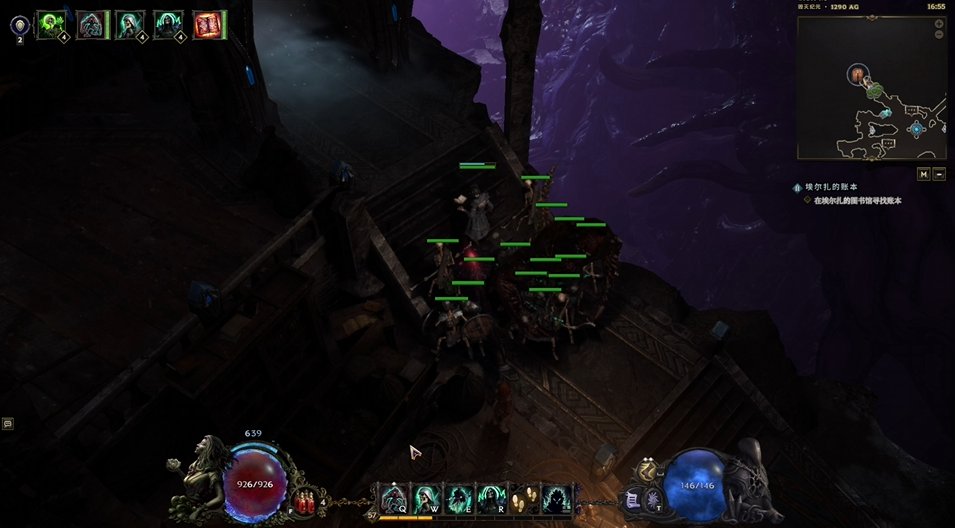
Task: Activate the Q skill on the hotbar
Action: click(x=393, y=497)
